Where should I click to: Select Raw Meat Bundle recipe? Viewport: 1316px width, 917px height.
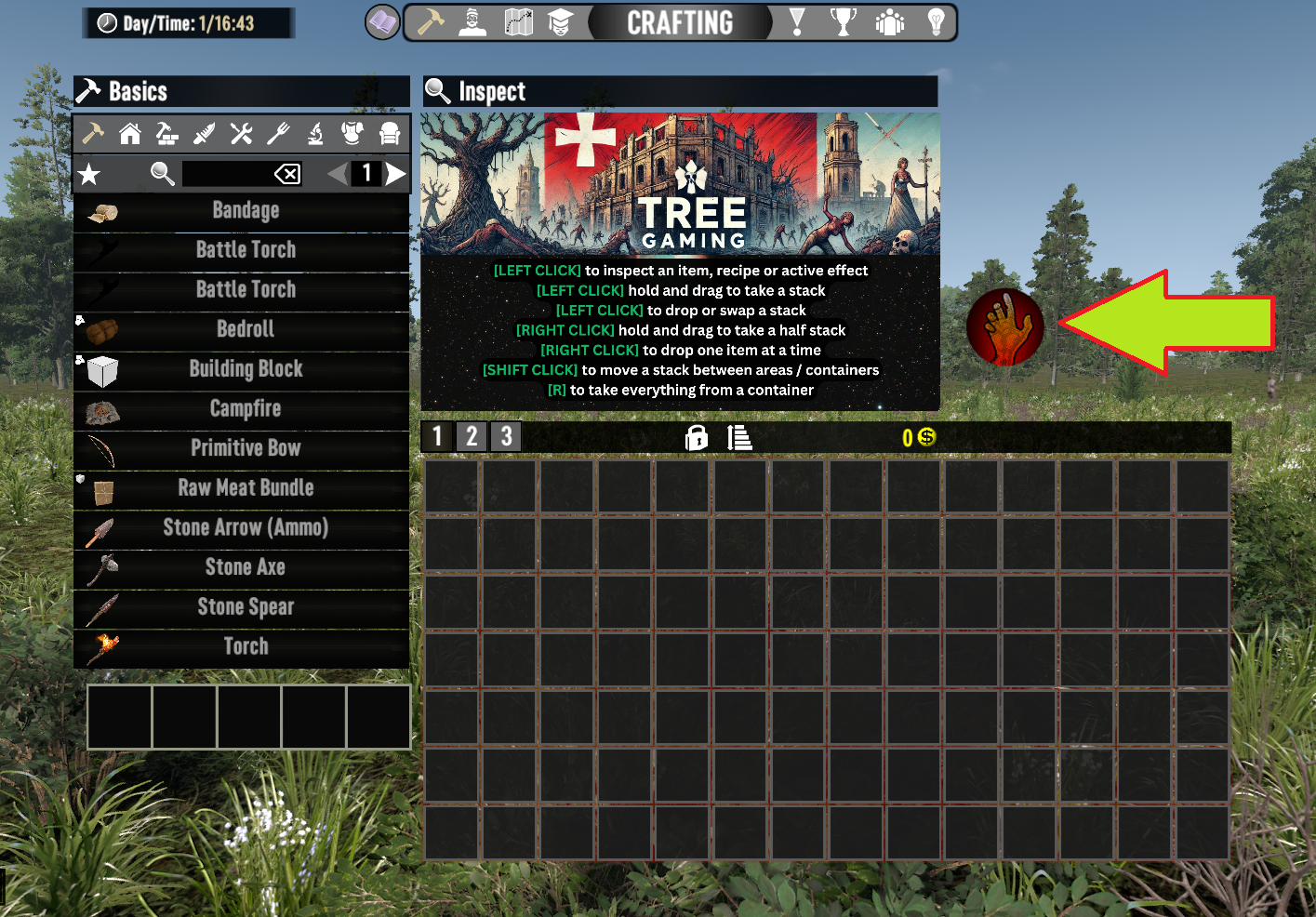[x=245, y=488]
